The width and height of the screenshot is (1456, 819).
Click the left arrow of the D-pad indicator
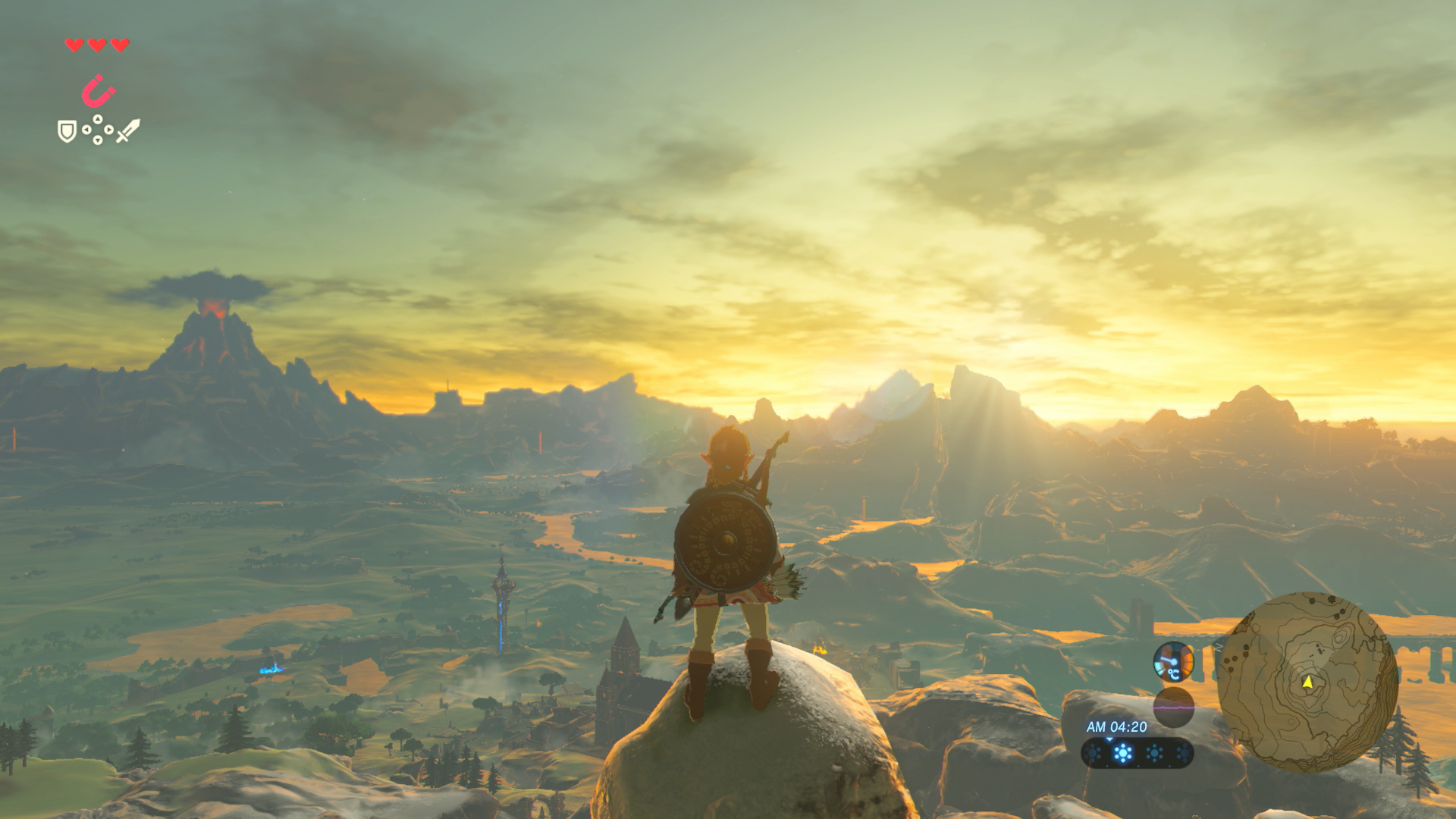click(x=86, y=130)
